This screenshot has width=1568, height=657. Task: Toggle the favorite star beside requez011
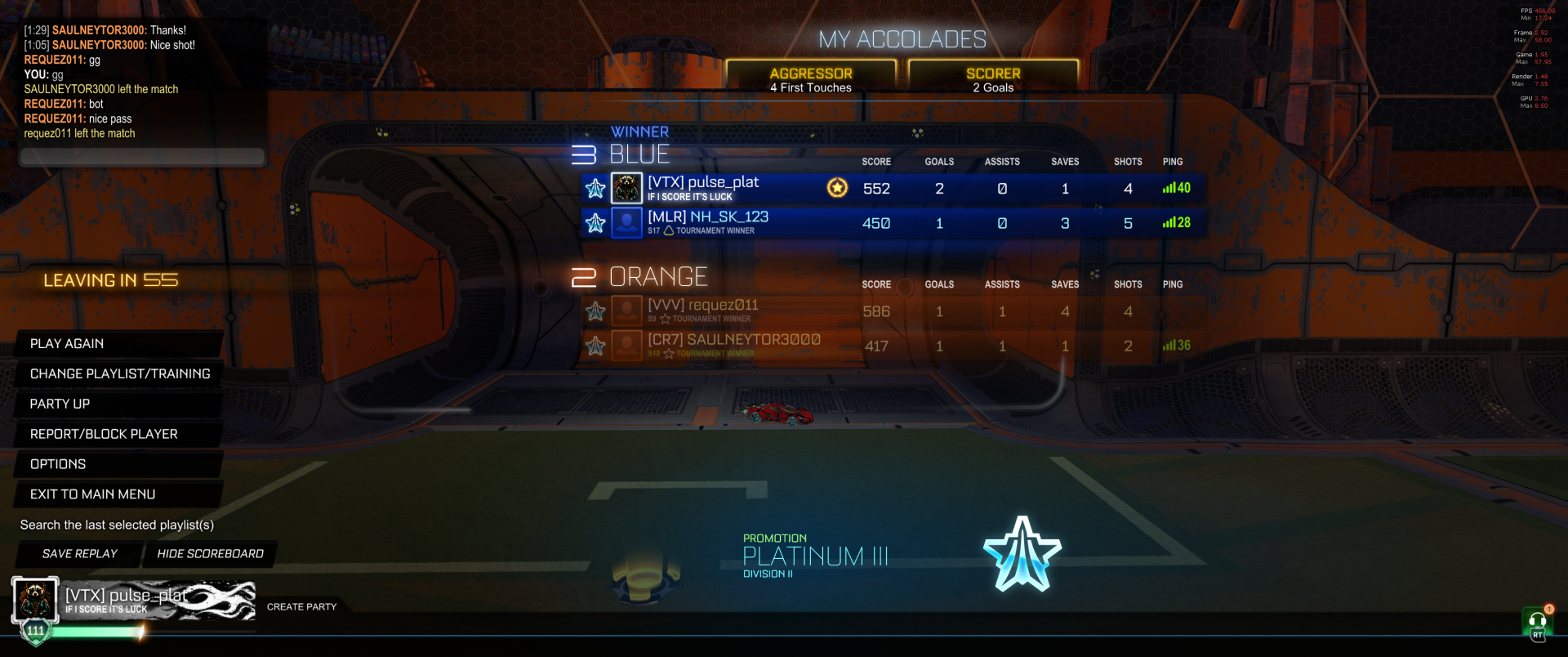pyautogui.click(x=595, y=311)
